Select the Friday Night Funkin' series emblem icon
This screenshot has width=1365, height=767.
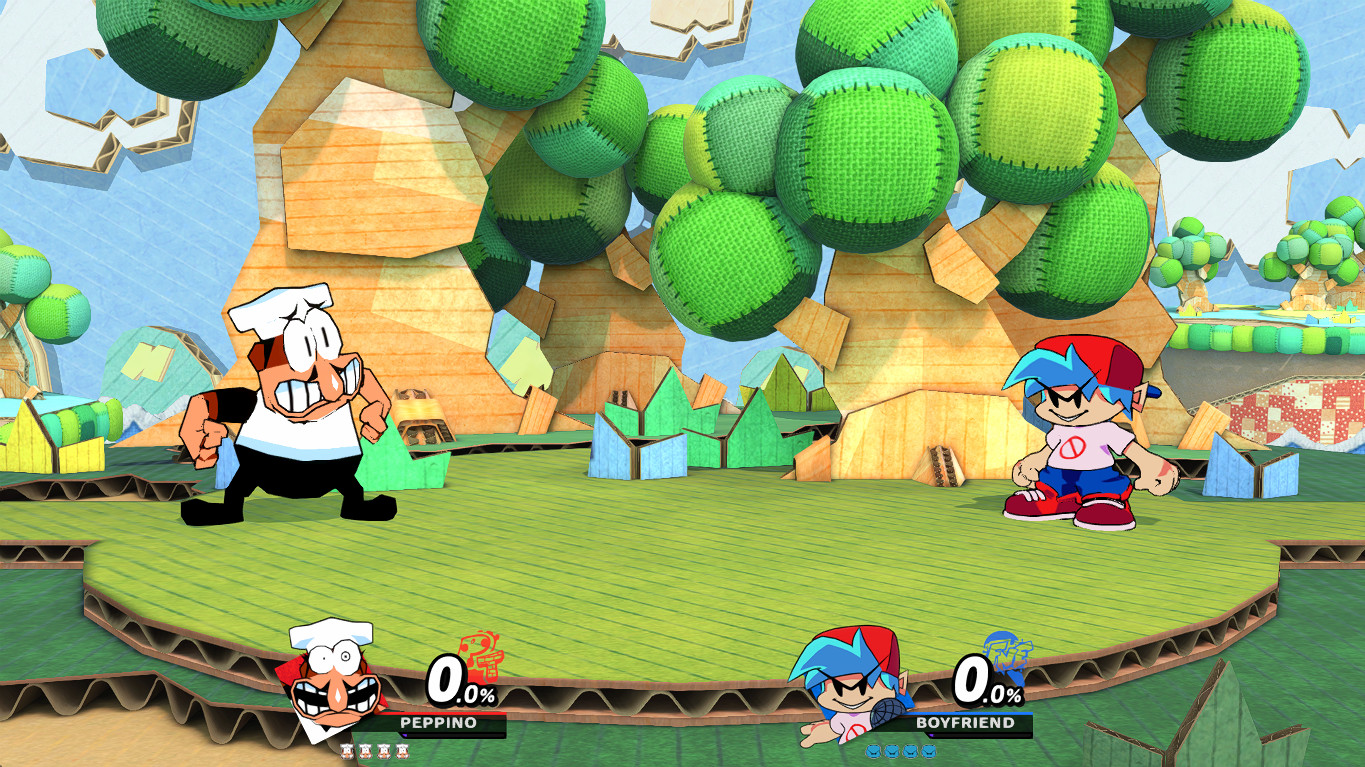click(1008, 655)
